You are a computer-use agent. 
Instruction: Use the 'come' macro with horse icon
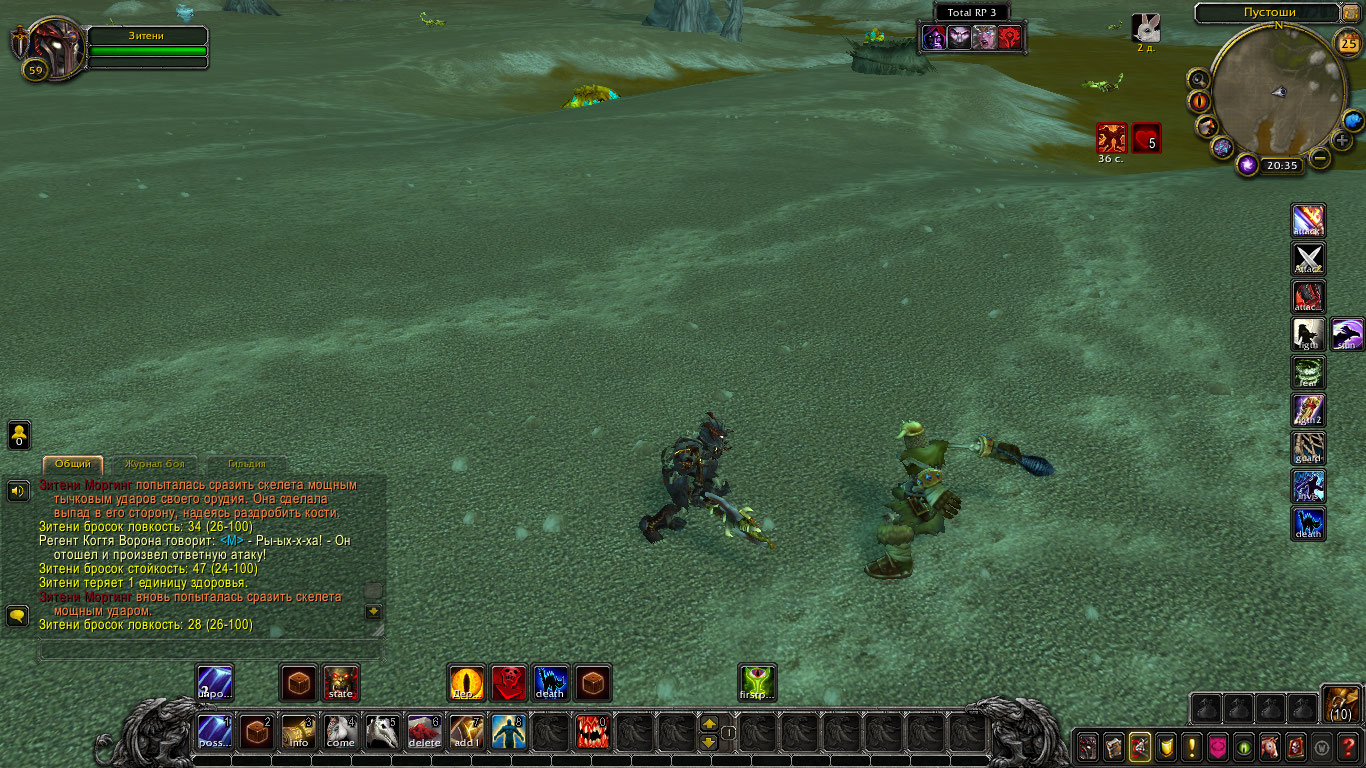click(341, 732)
